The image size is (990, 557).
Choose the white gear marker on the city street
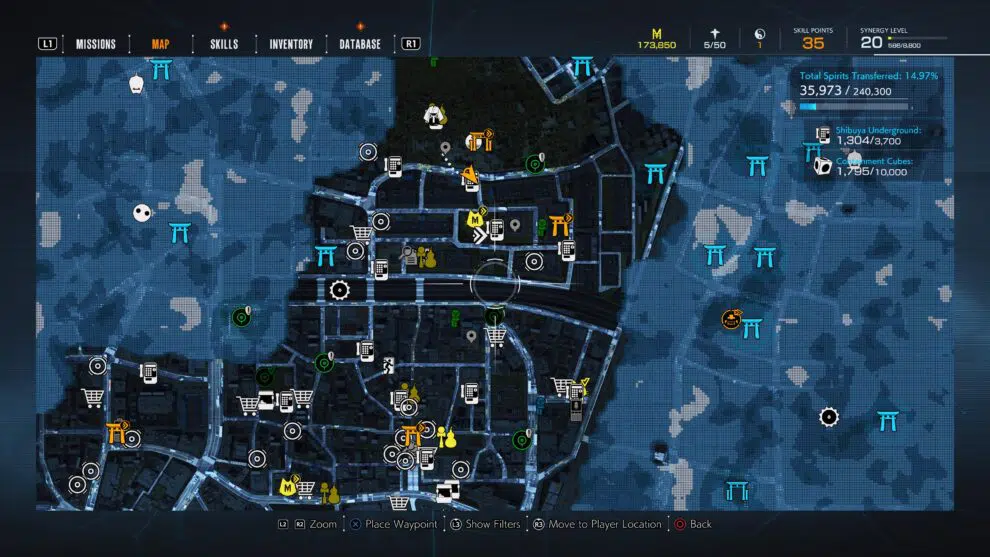(x=339, y=291)
